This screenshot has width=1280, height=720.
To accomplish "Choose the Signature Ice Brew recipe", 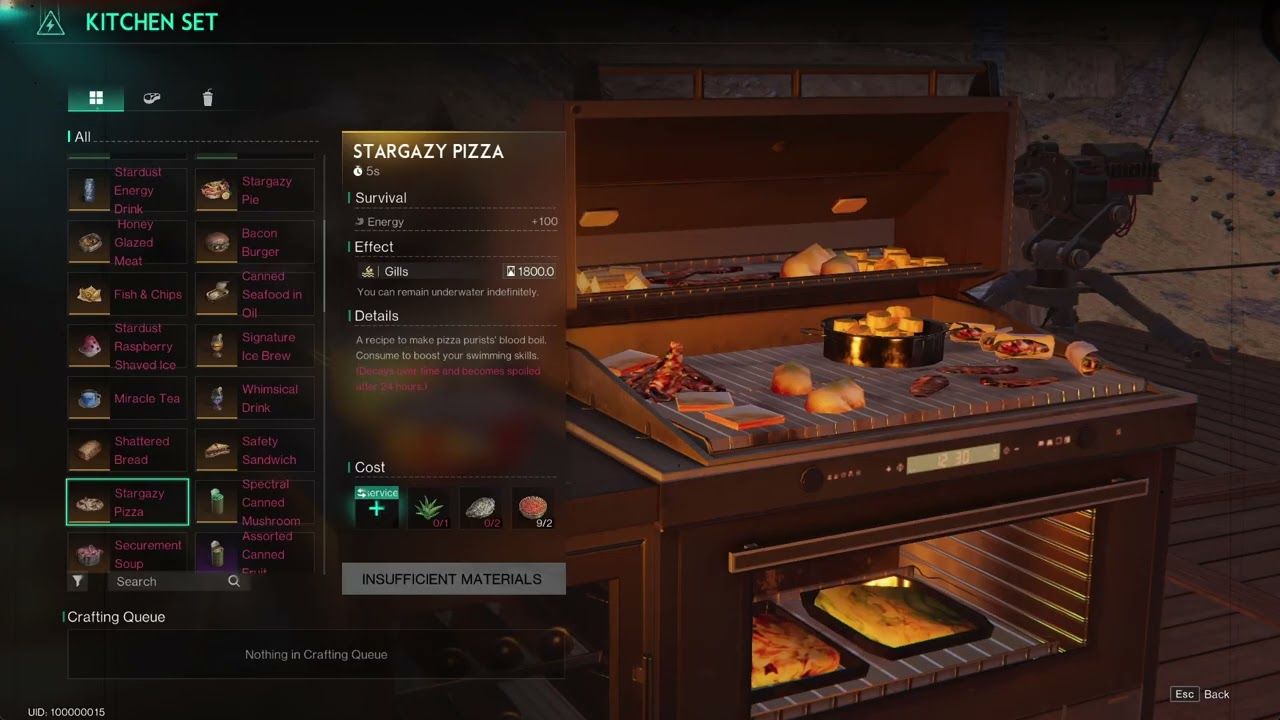I will tap(255, 346).
